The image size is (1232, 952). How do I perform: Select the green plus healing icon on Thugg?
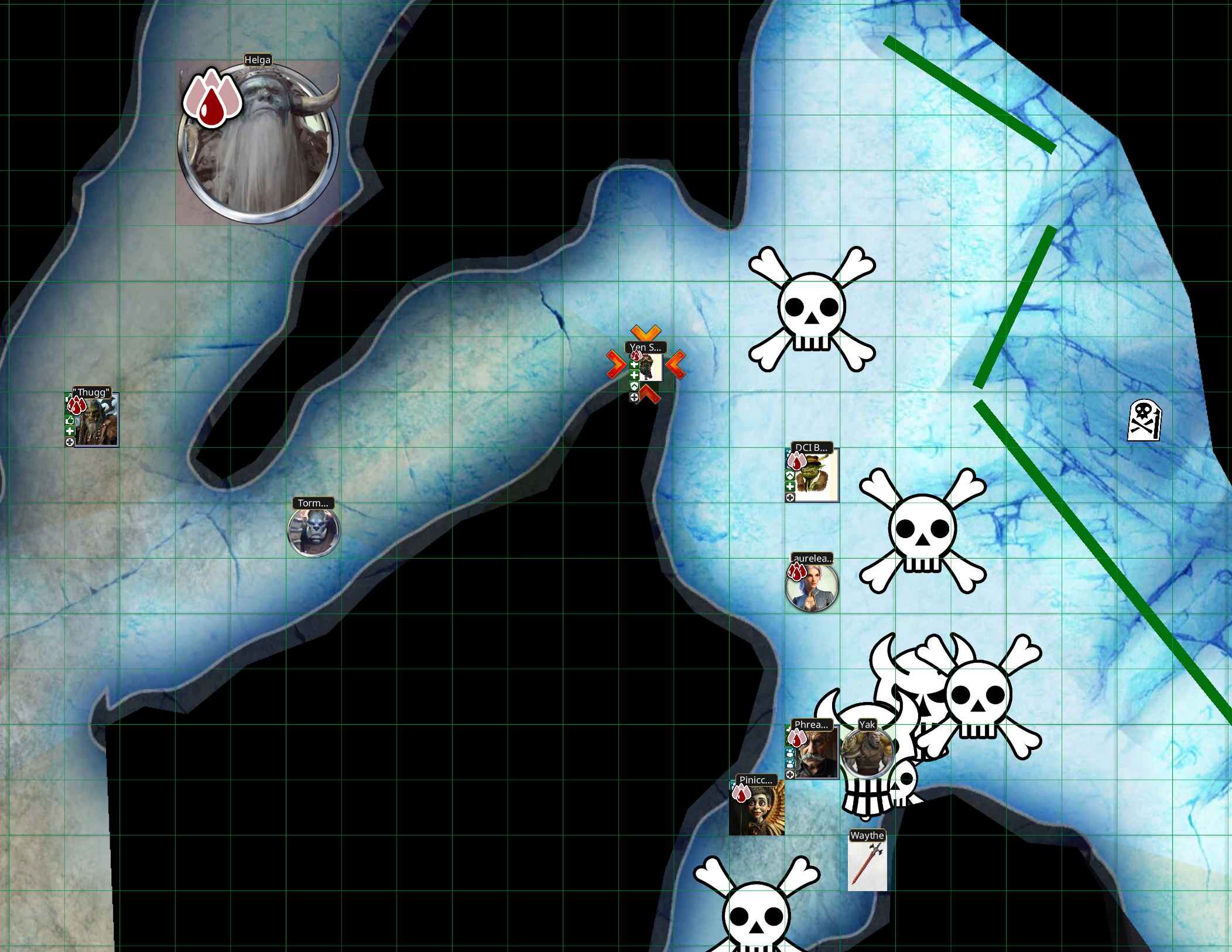click(x=70, y=432)
